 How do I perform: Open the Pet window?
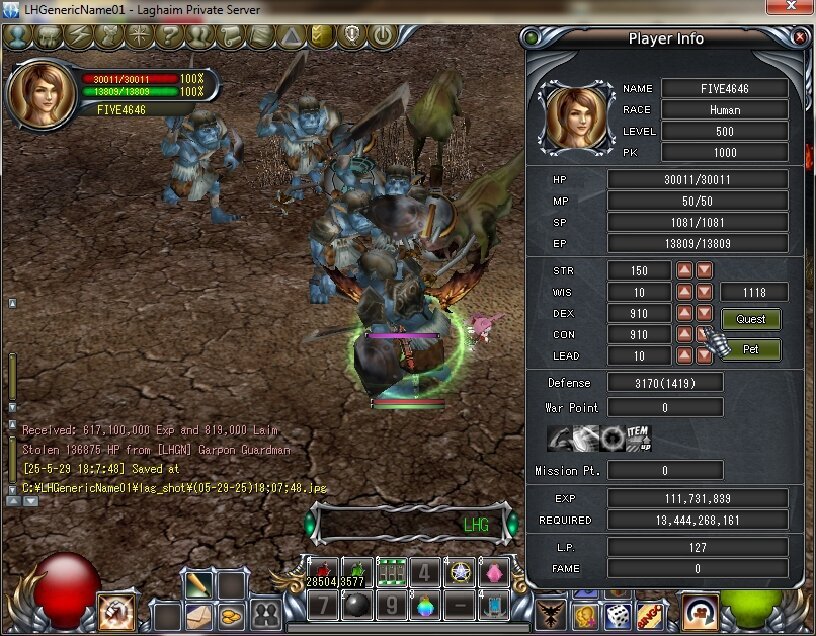[751, 350]
